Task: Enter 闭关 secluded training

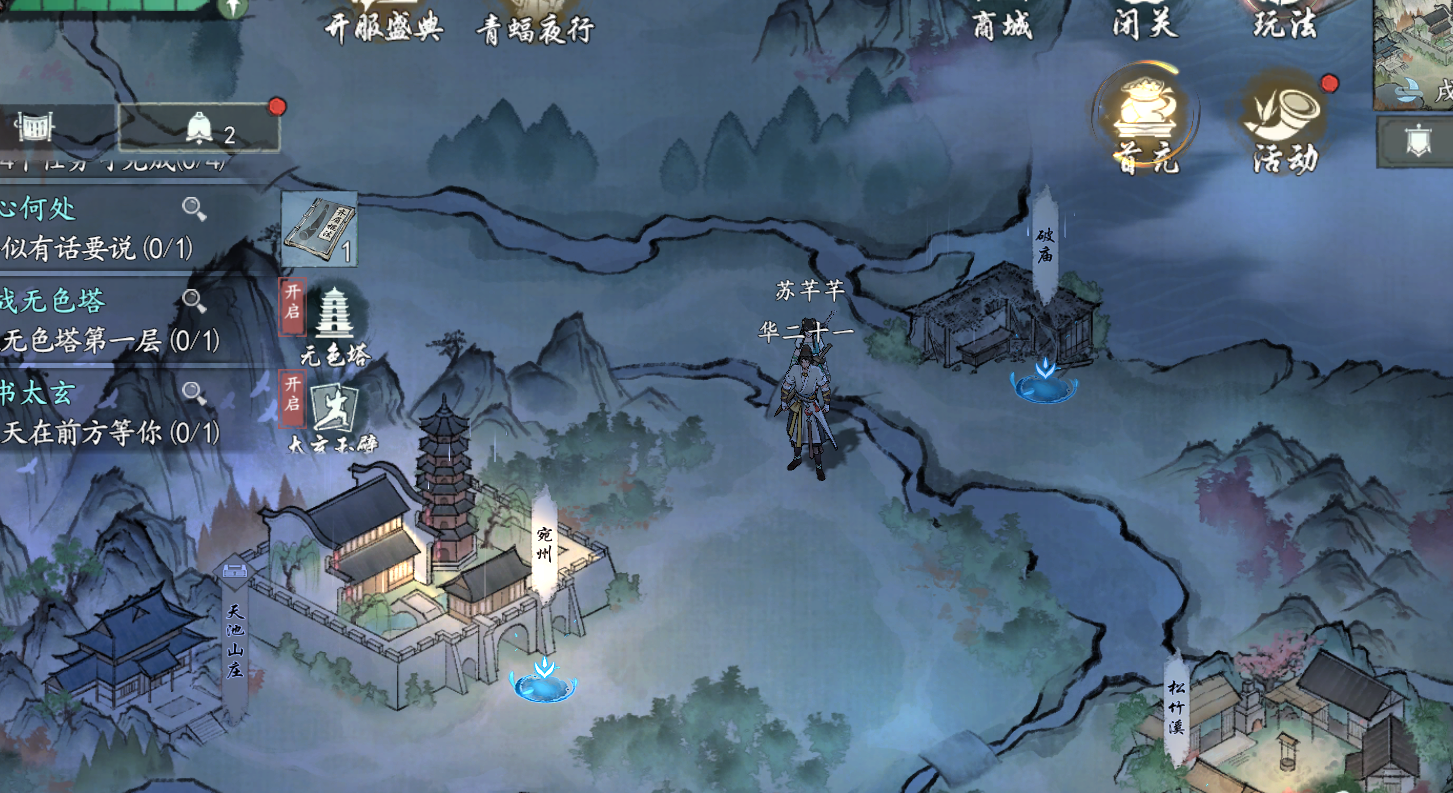Action: [x=1145, y=20]
